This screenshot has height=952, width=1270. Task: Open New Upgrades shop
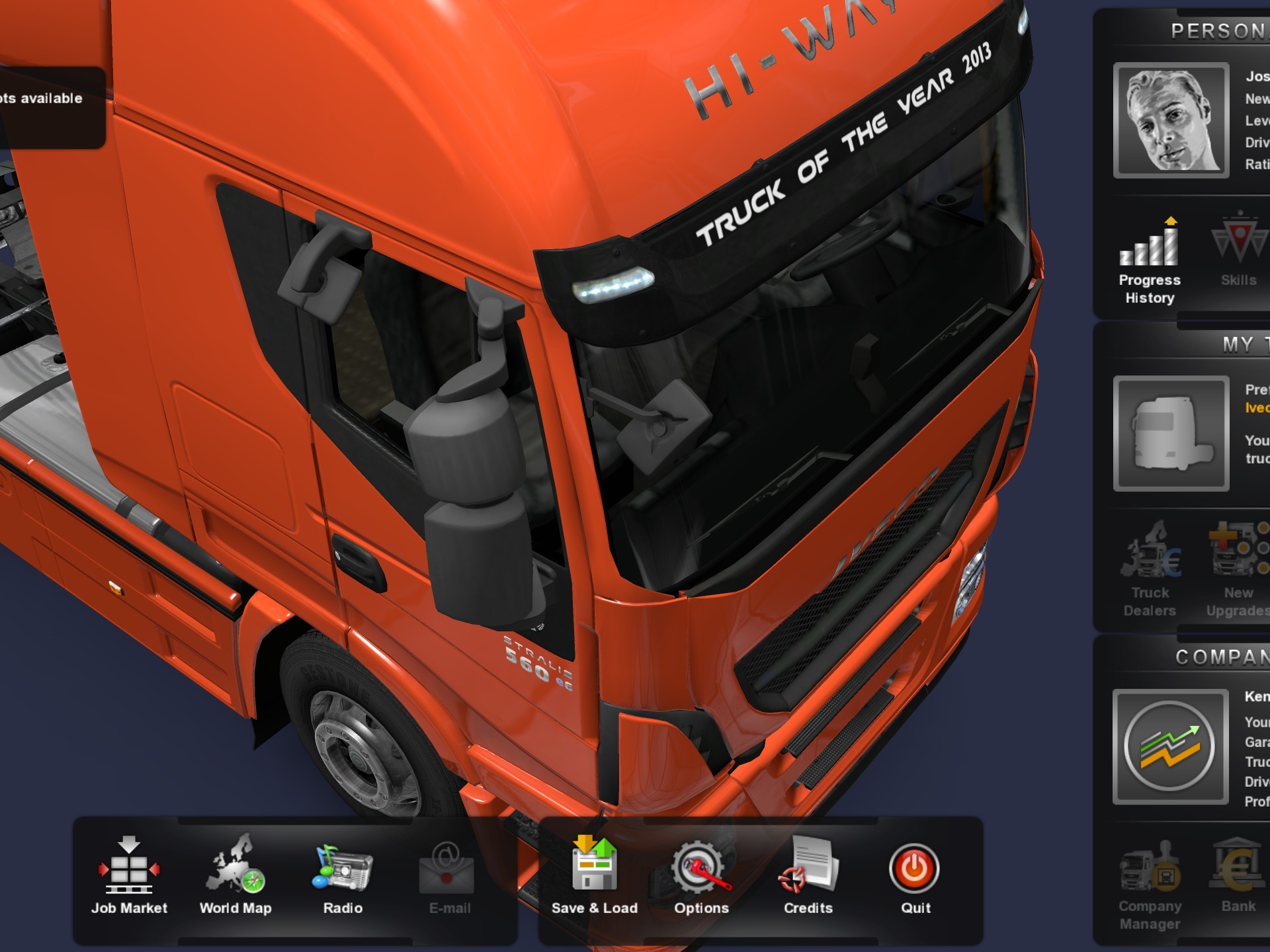click(x=1238, y=570)
